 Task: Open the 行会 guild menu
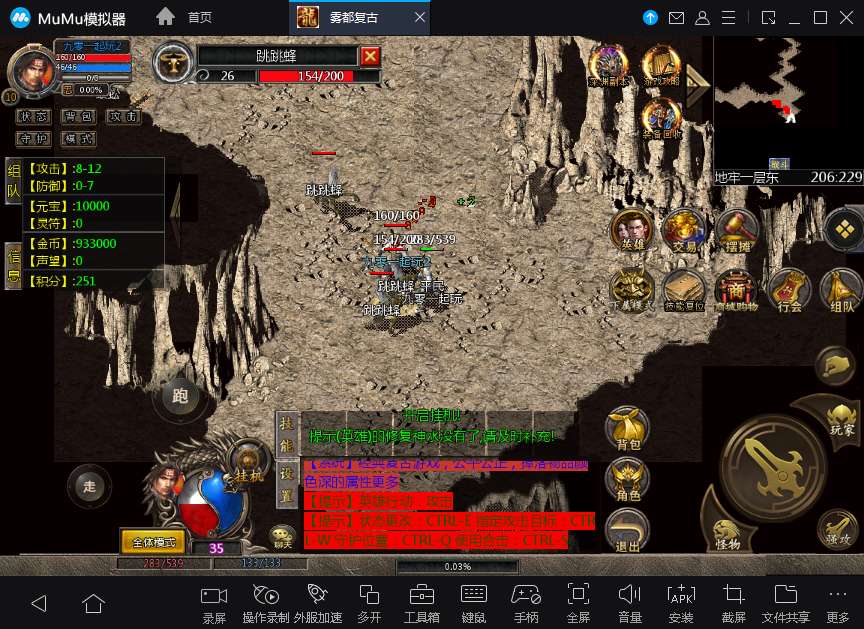(790, 289)
